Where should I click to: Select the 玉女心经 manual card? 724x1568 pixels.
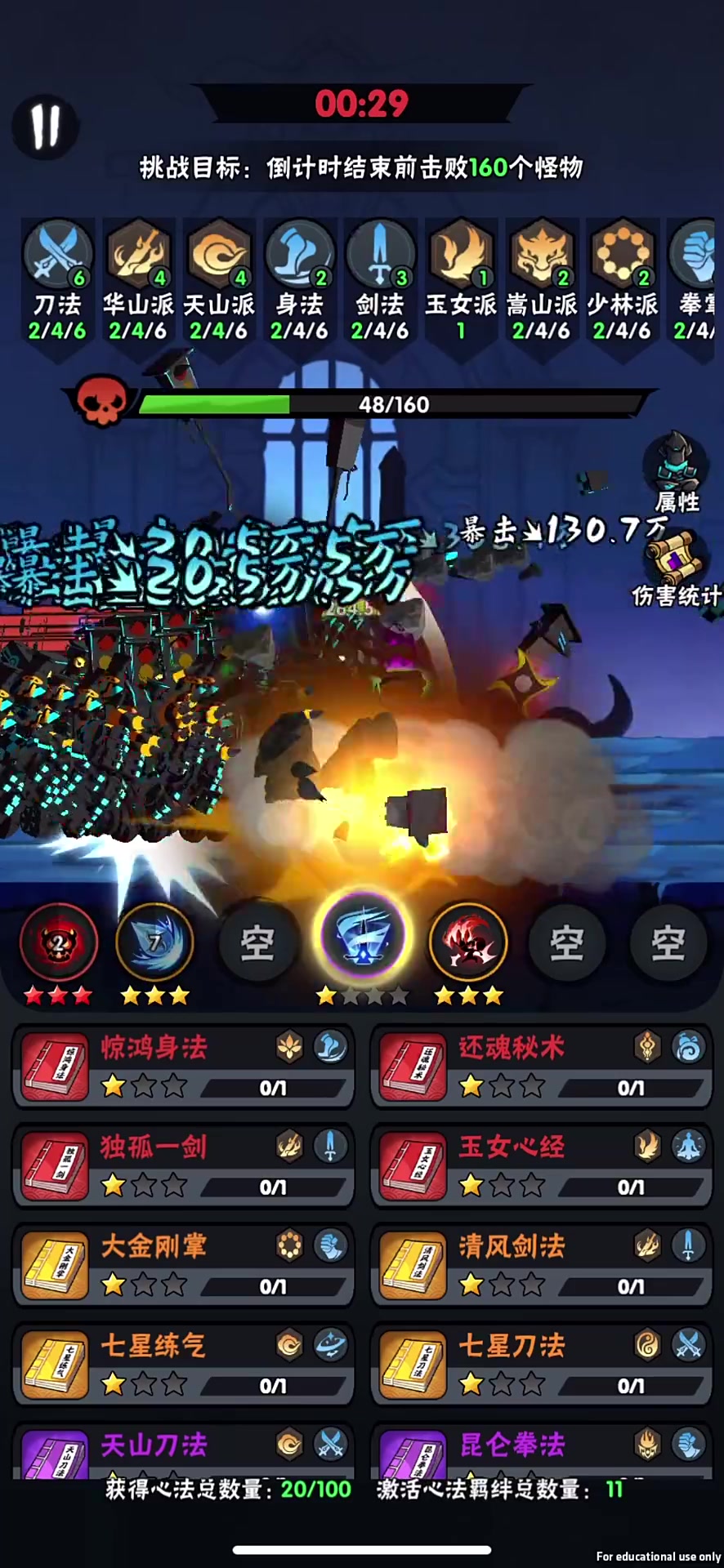click(x=541, y=1165)
